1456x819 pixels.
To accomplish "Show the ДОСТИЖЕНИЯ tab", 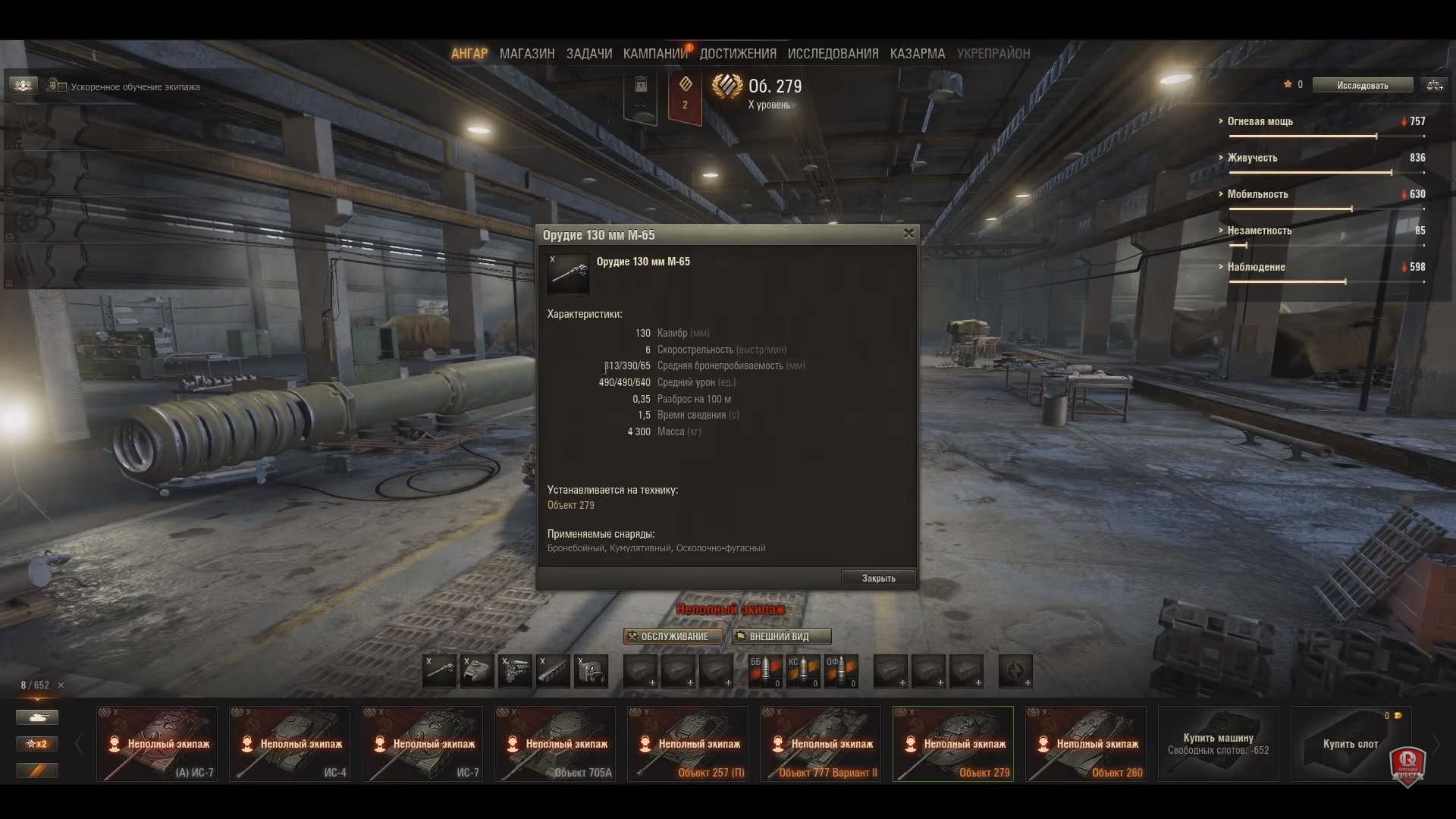I will [738, 54].
